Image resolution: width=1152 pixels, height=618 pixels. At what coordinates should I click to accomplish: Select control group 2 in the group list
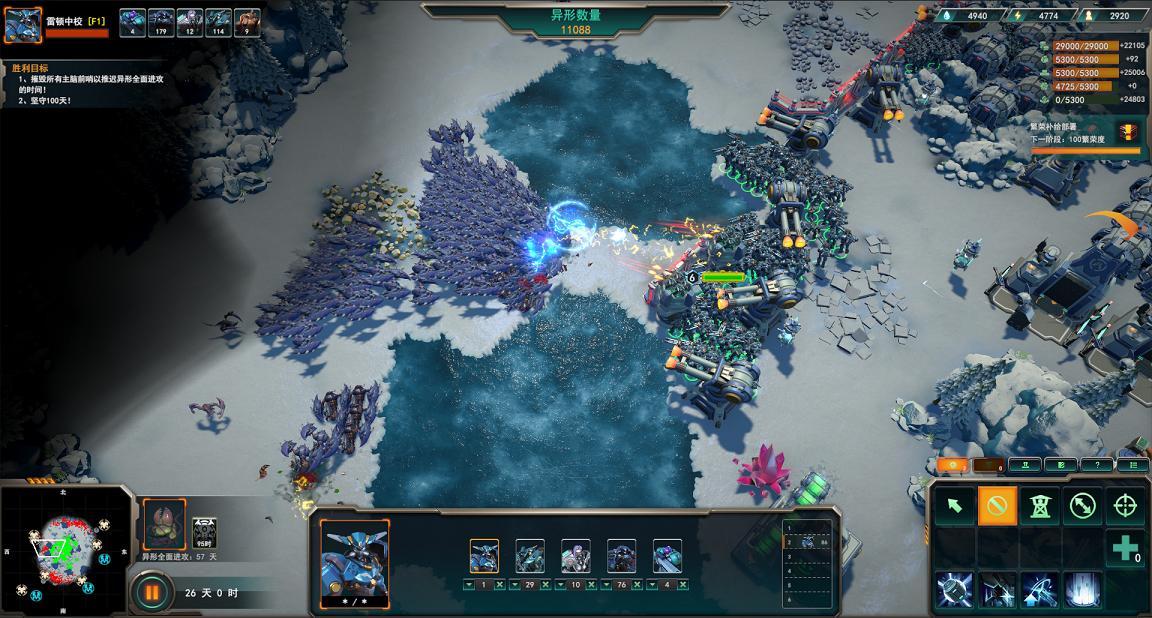[x=808, y=541]
